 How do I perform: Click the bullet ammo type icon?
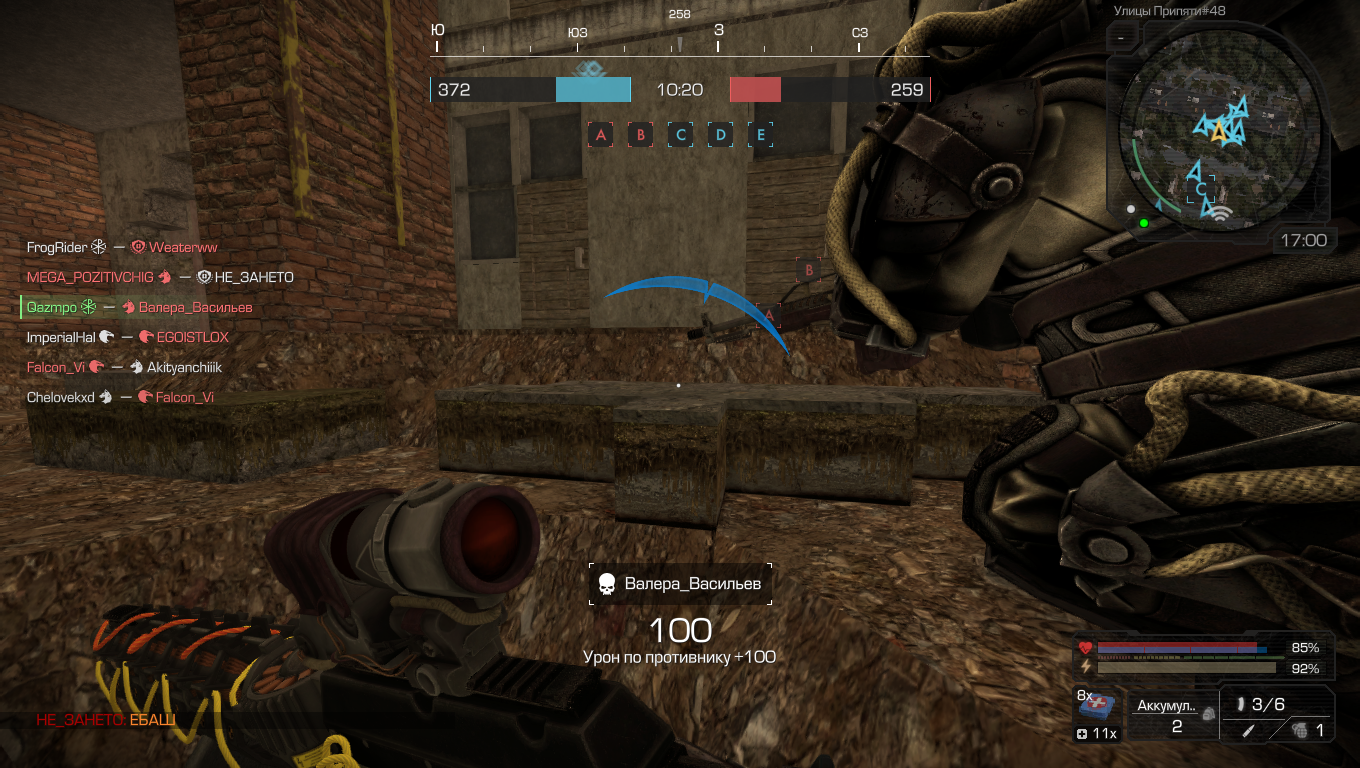[1240, 704]
